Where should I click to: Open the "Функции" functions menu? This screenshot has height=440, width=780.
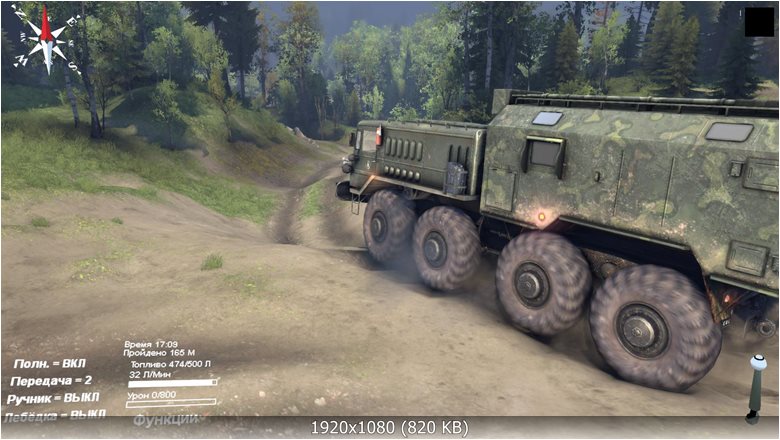[x=166, y=419]
